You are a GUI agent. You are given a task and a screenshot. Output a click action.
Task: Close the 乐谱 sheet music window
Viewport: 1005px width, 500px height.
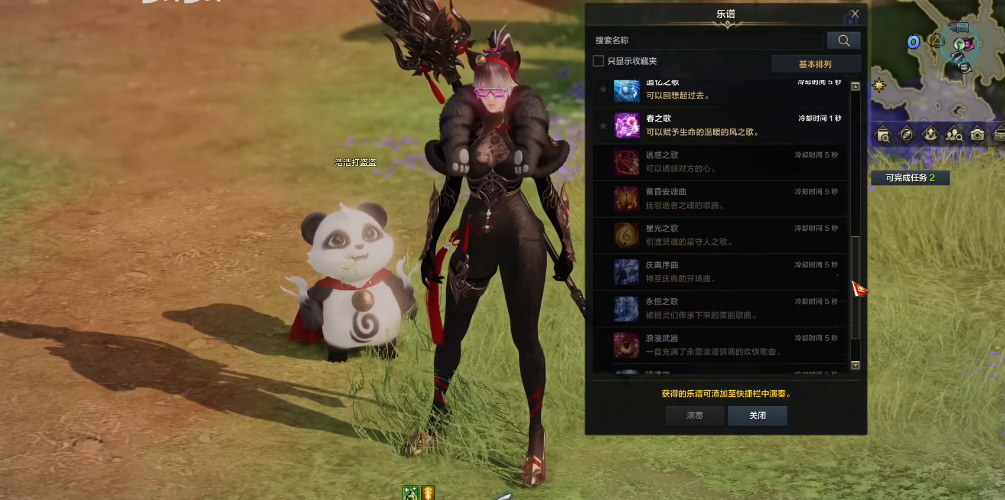(854, 14)
